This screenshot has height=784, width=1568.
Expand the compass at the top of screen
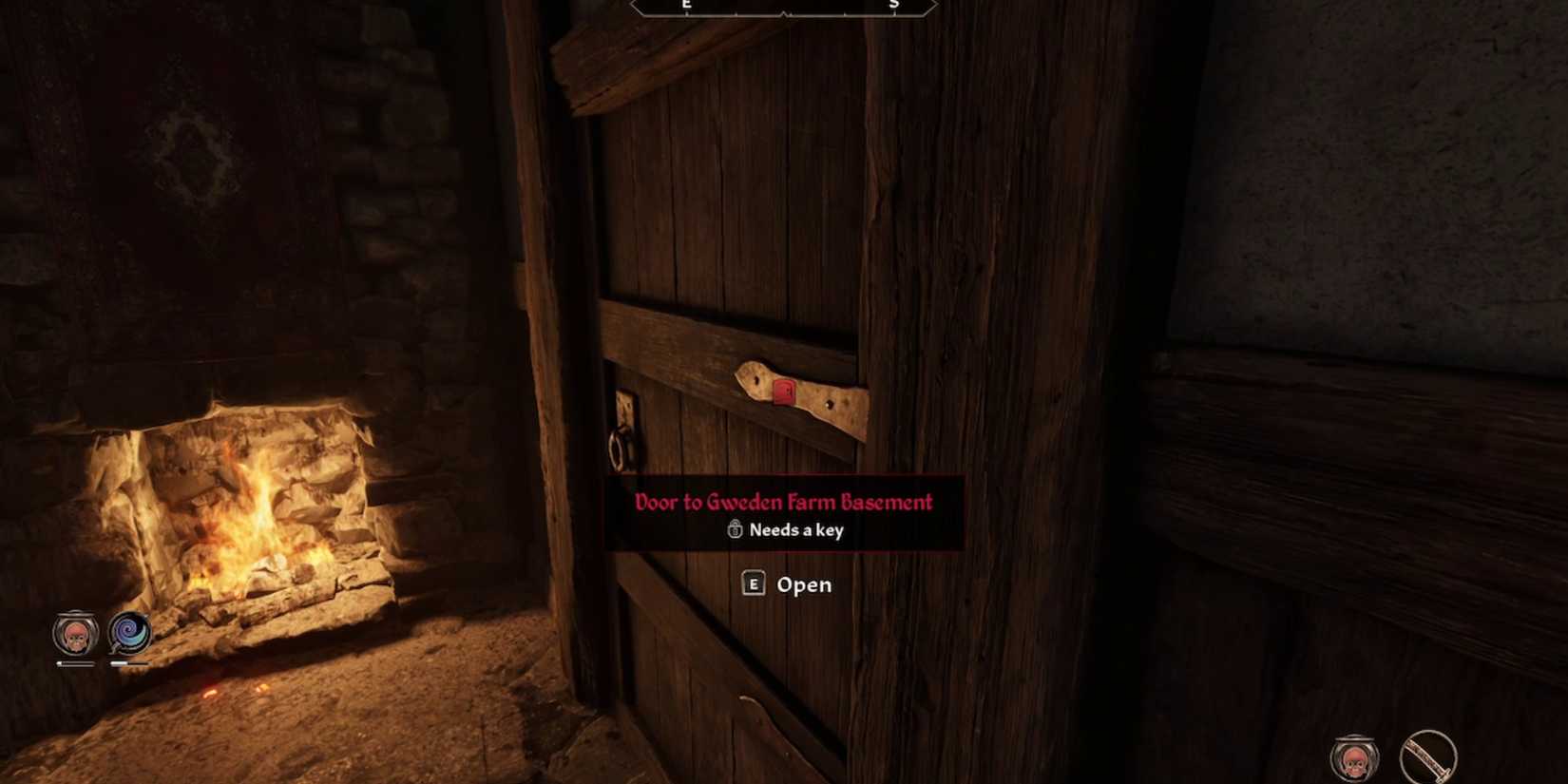pyautogui.click(x=784, y=10)
